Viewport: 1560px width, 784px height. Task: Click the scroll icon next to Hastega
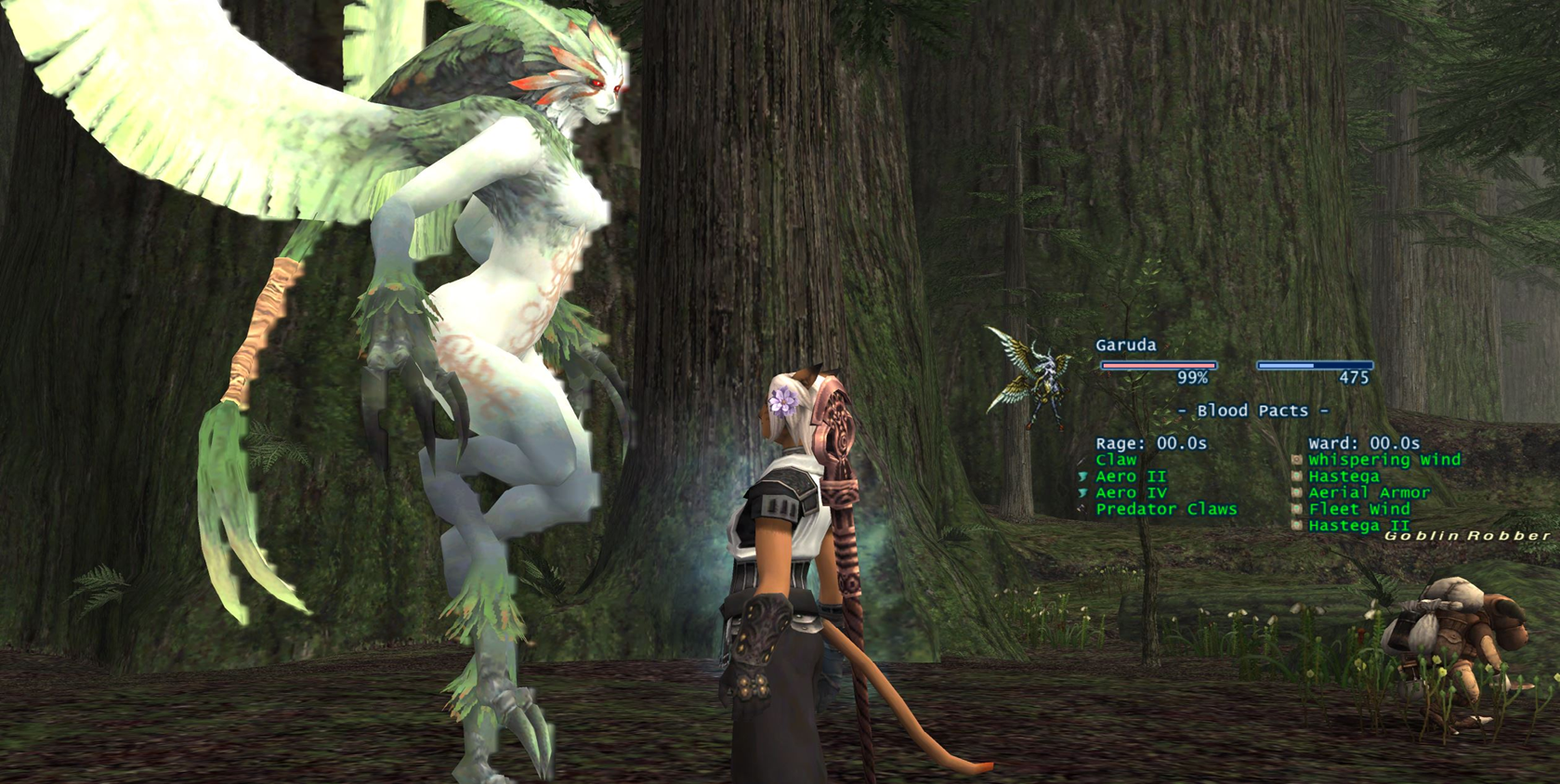[x=1295, y=476]
